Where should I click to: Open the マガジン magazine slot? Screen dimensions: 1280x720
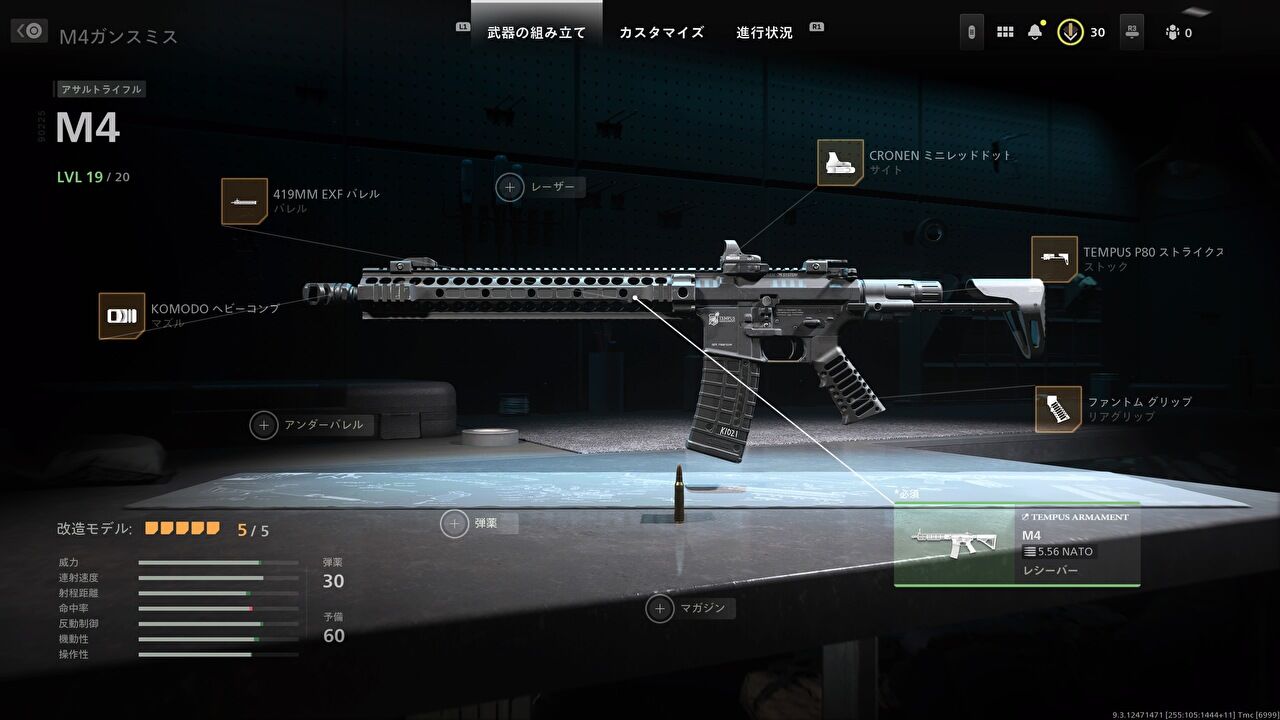point(660,608)
